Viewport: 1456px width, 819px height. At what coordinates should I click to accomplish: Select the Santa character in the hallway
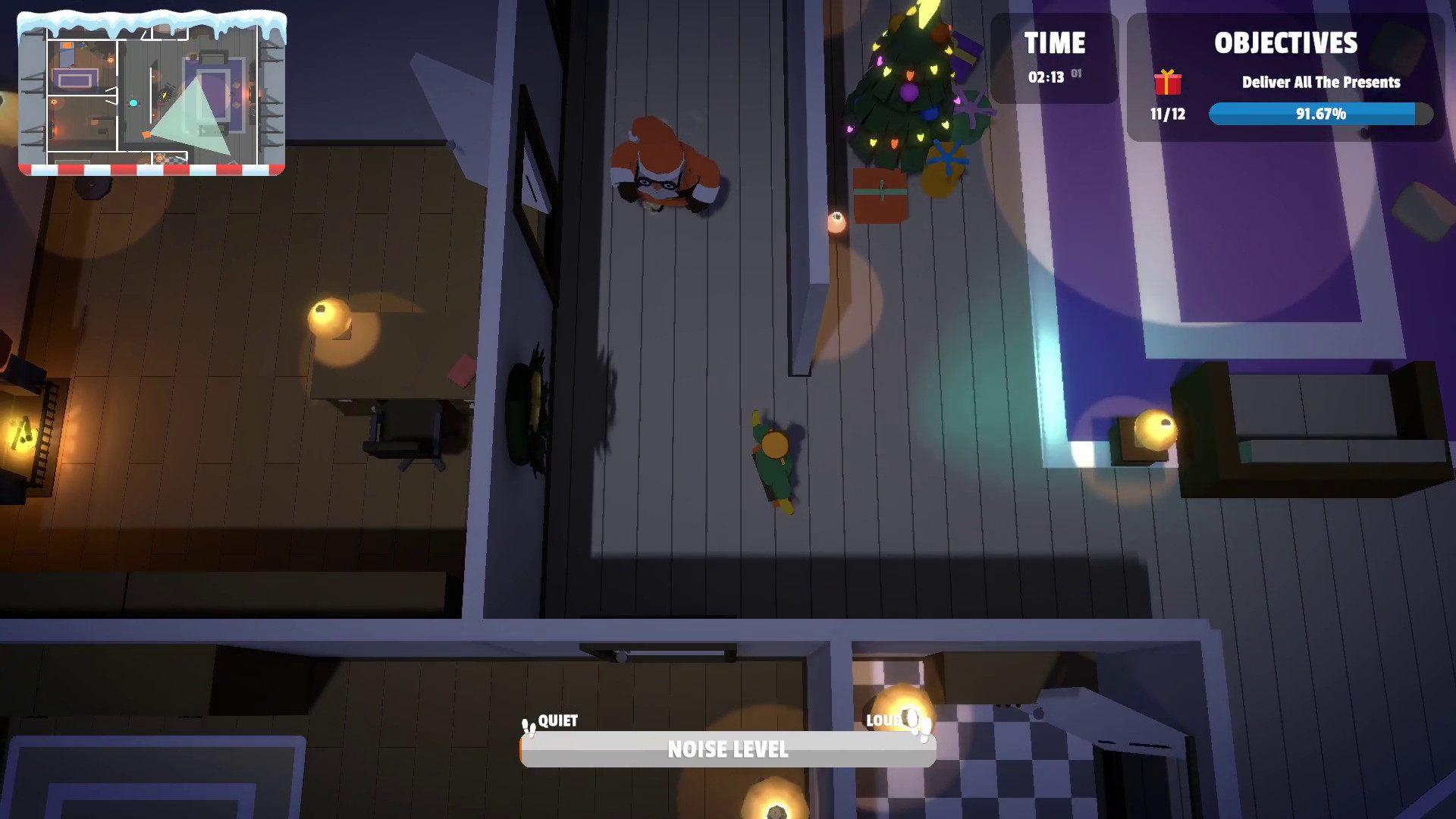tap(664, 163)
